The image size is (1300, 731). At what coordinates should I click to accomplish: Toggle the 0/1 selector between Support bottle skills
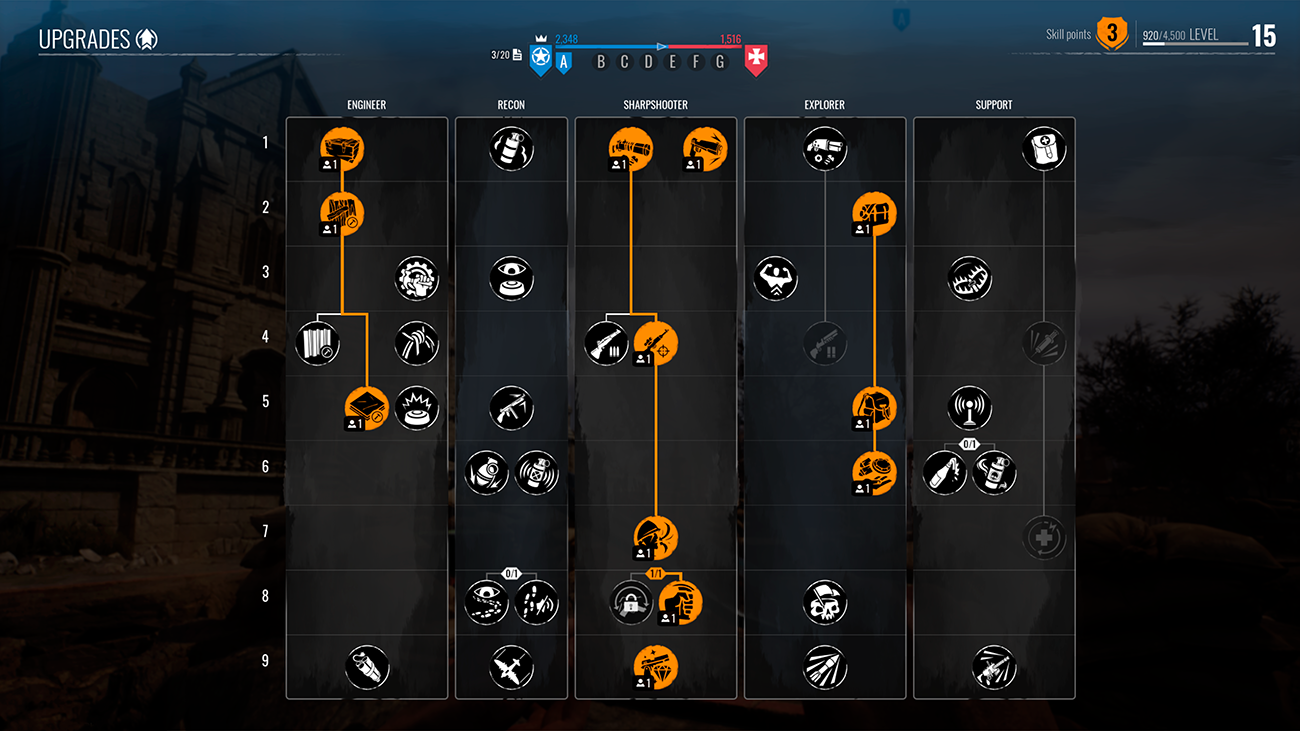969,445
